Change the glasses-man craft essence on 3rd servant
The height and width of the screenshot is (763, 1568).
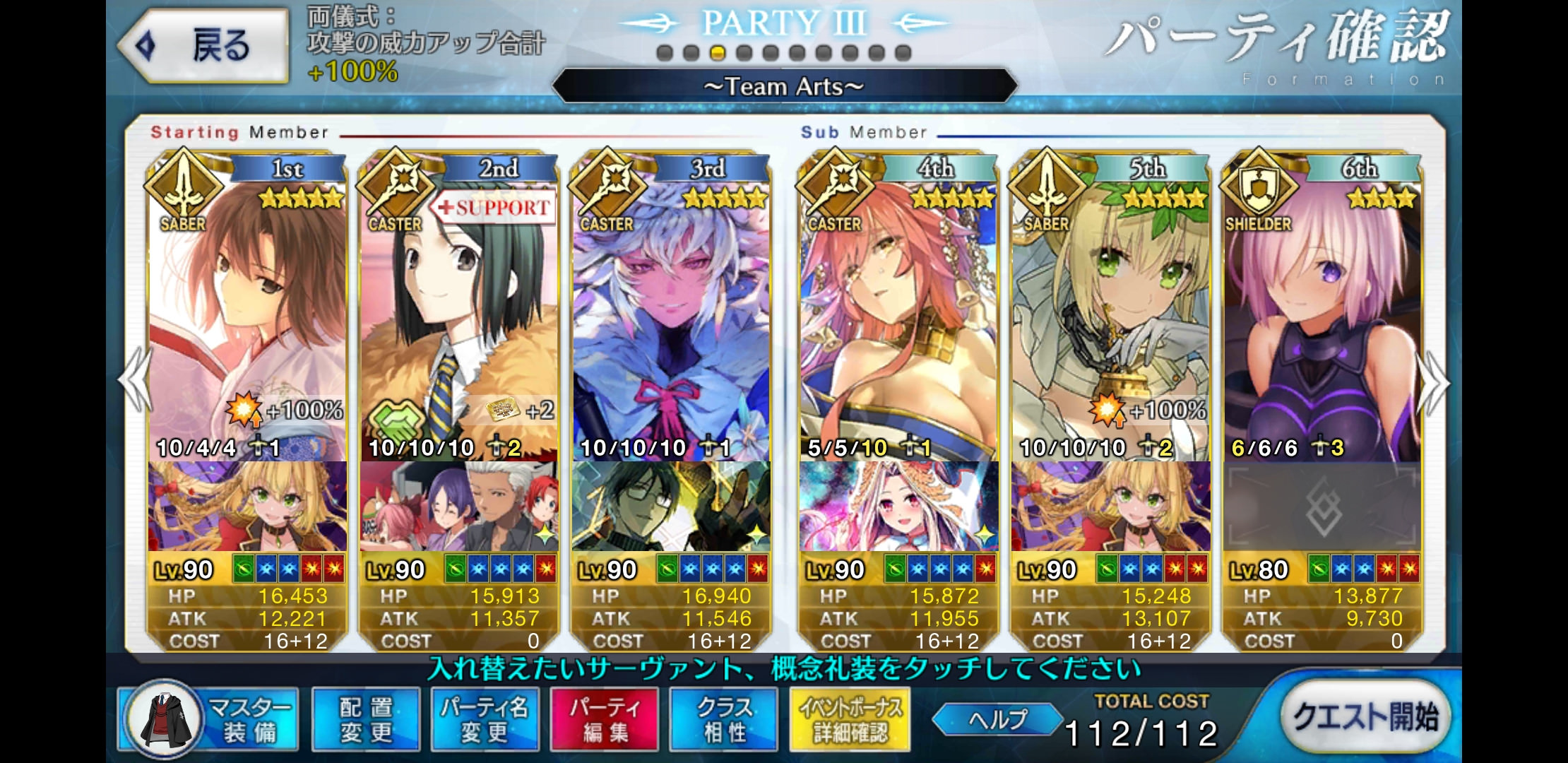pos(671,507)
